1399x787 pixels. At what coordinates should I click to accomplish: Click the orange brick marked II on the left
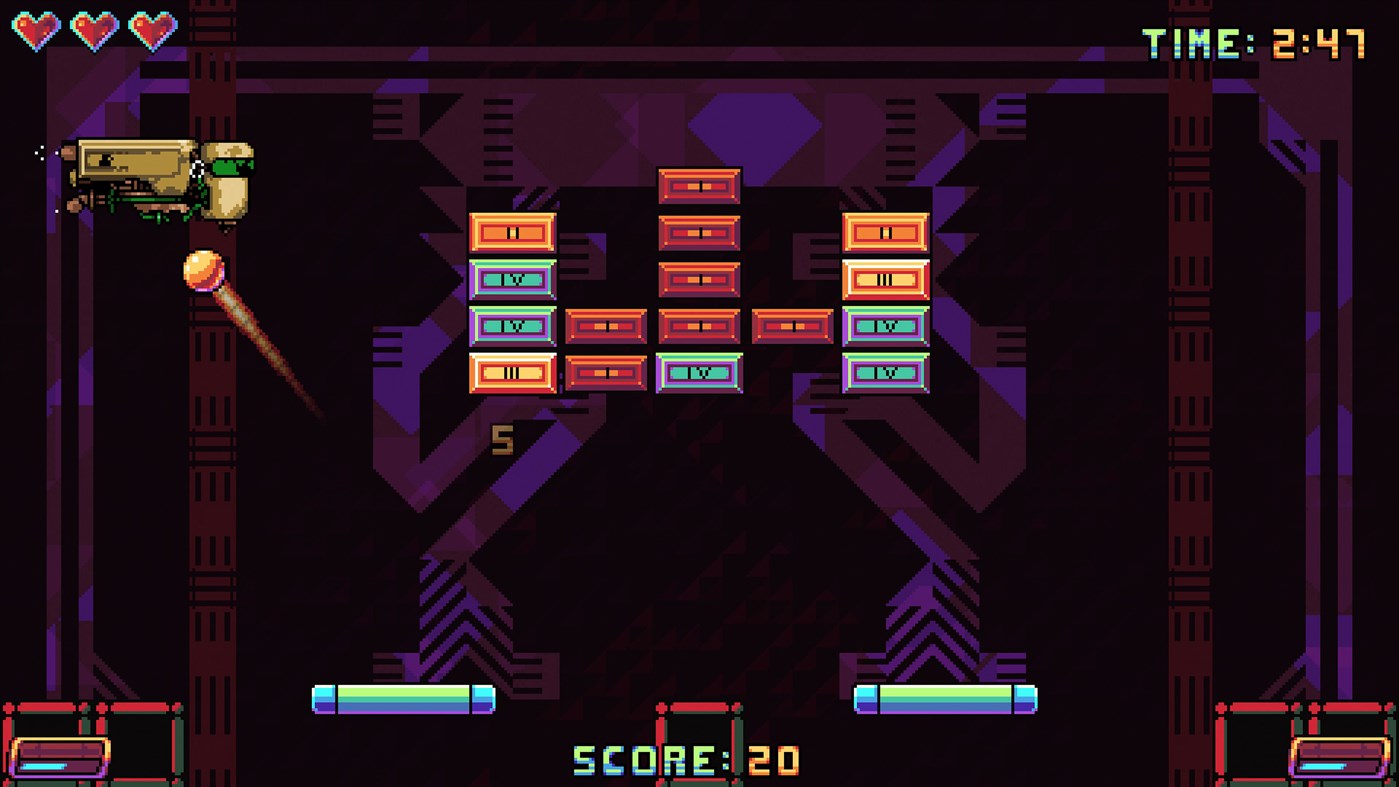(x=513, y=232)
